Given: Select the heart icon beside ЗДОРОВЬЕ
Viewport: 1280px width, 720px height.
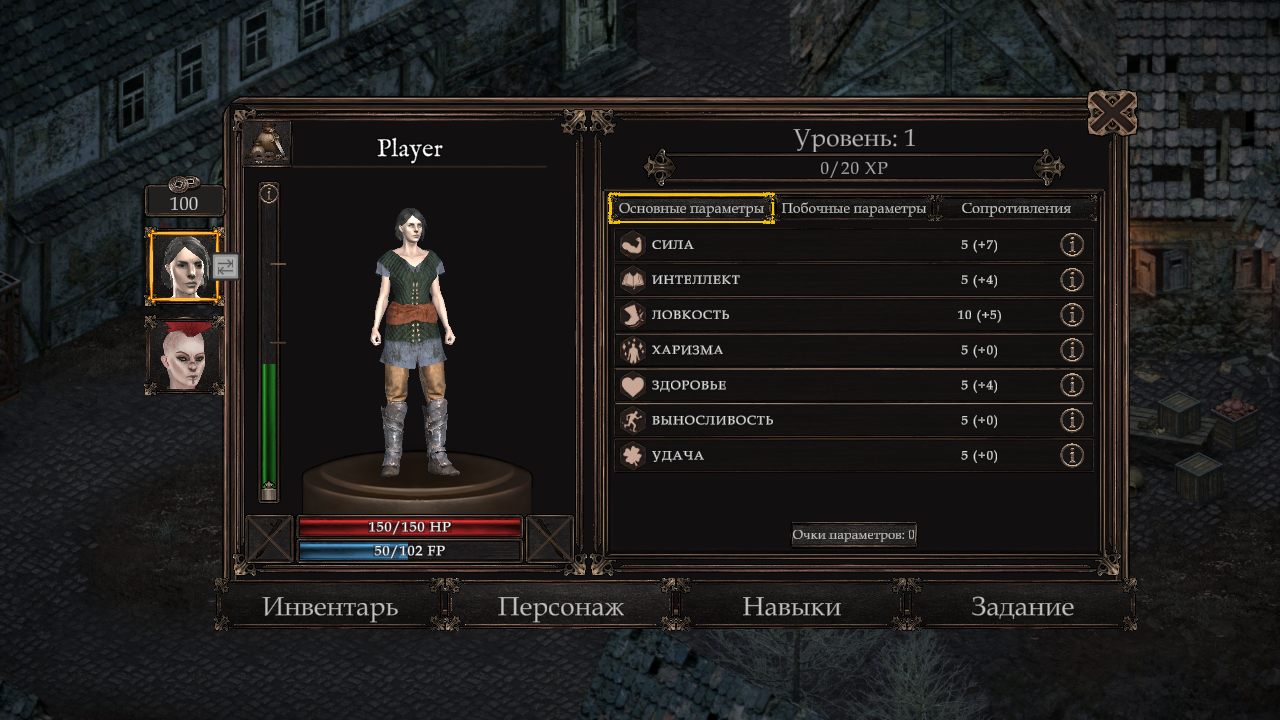Looking at the screenshot, I should pos(634,384).
